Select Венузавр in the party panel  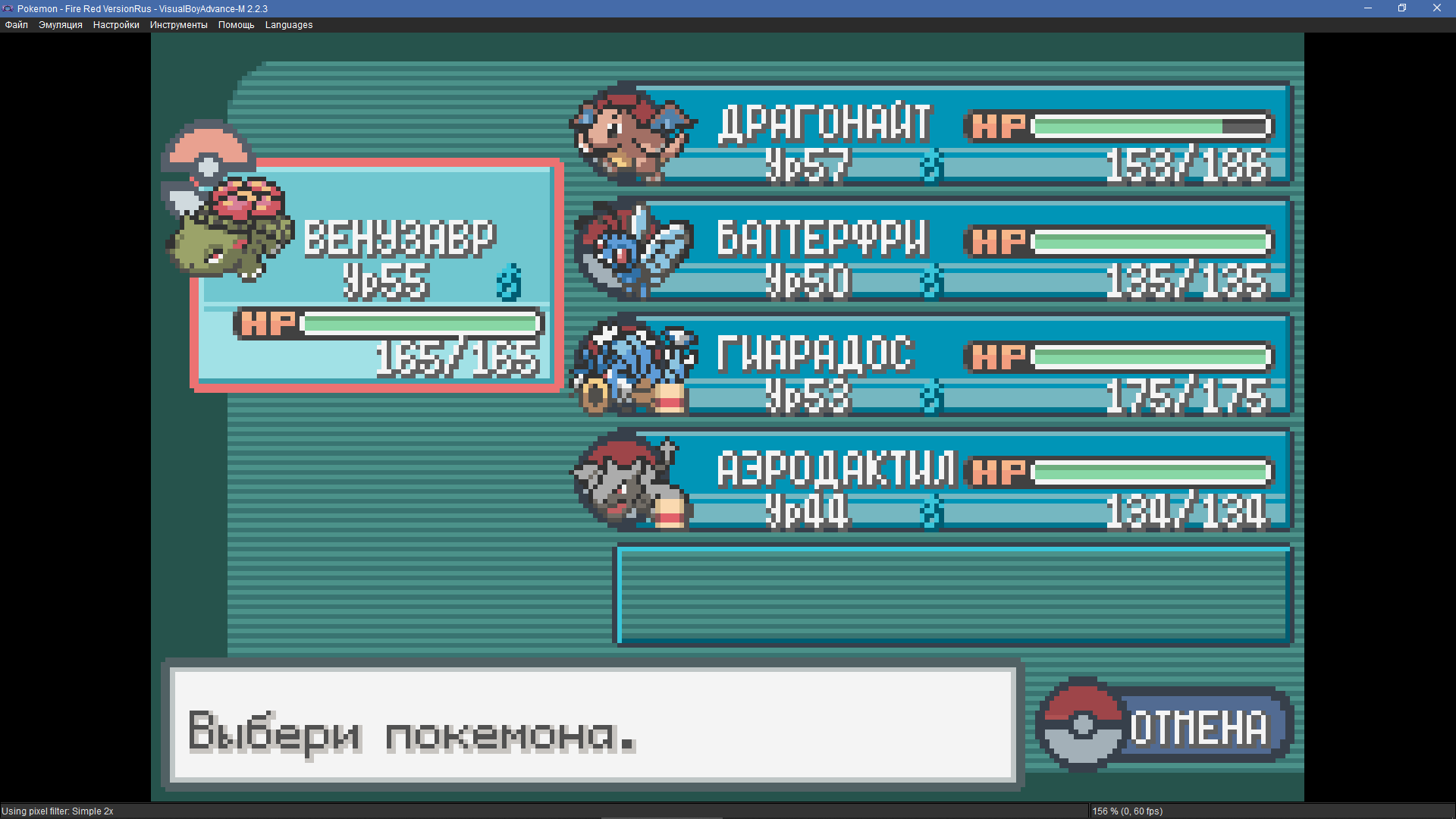coord(377,275)
